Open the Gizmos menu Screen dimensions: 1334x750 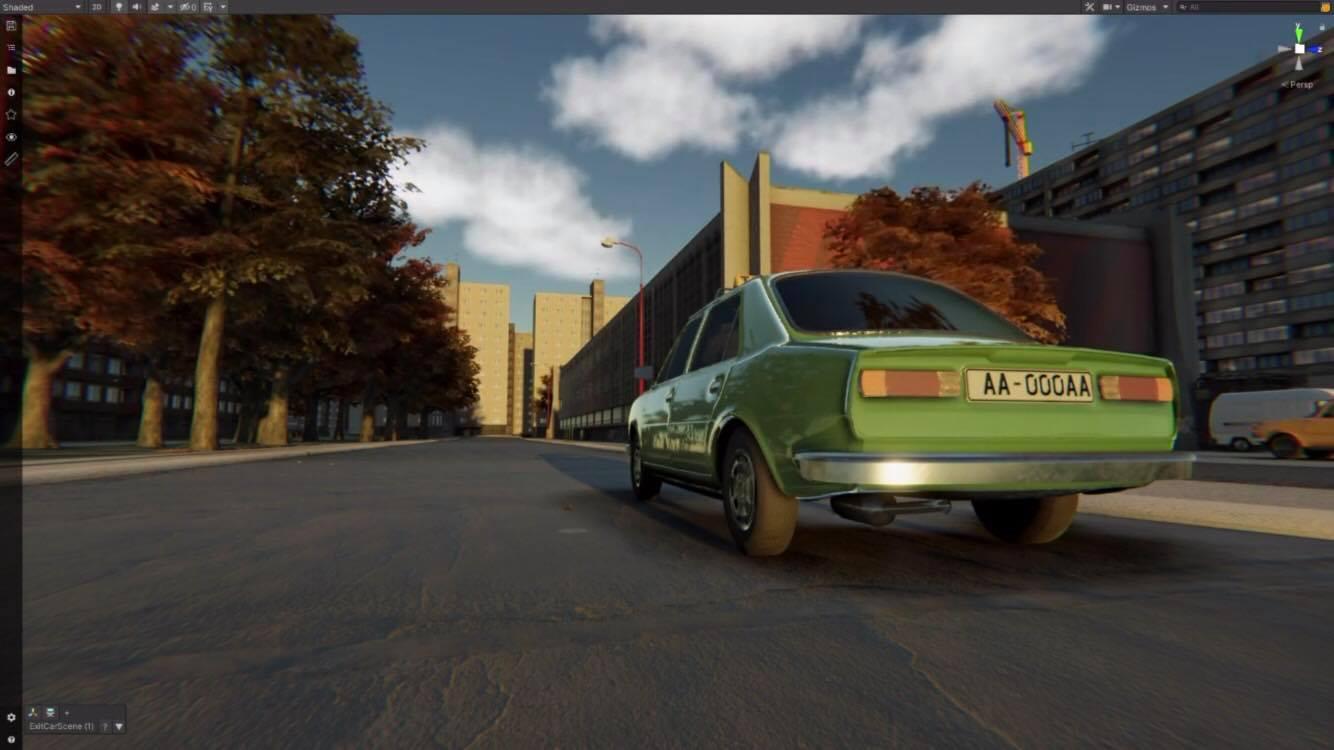click(1143, 6)
